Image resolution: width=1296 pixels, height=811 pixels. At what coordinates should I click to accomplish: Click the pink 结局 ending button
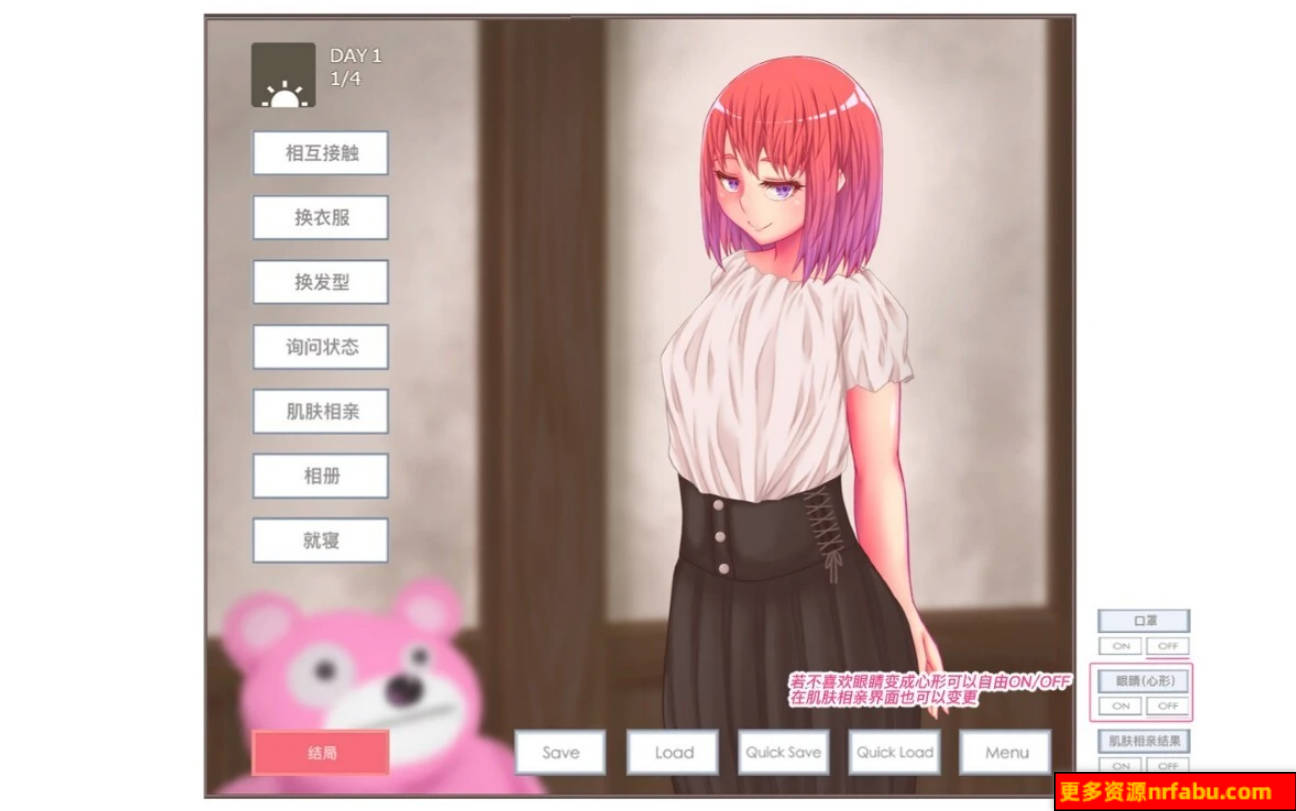320,752
